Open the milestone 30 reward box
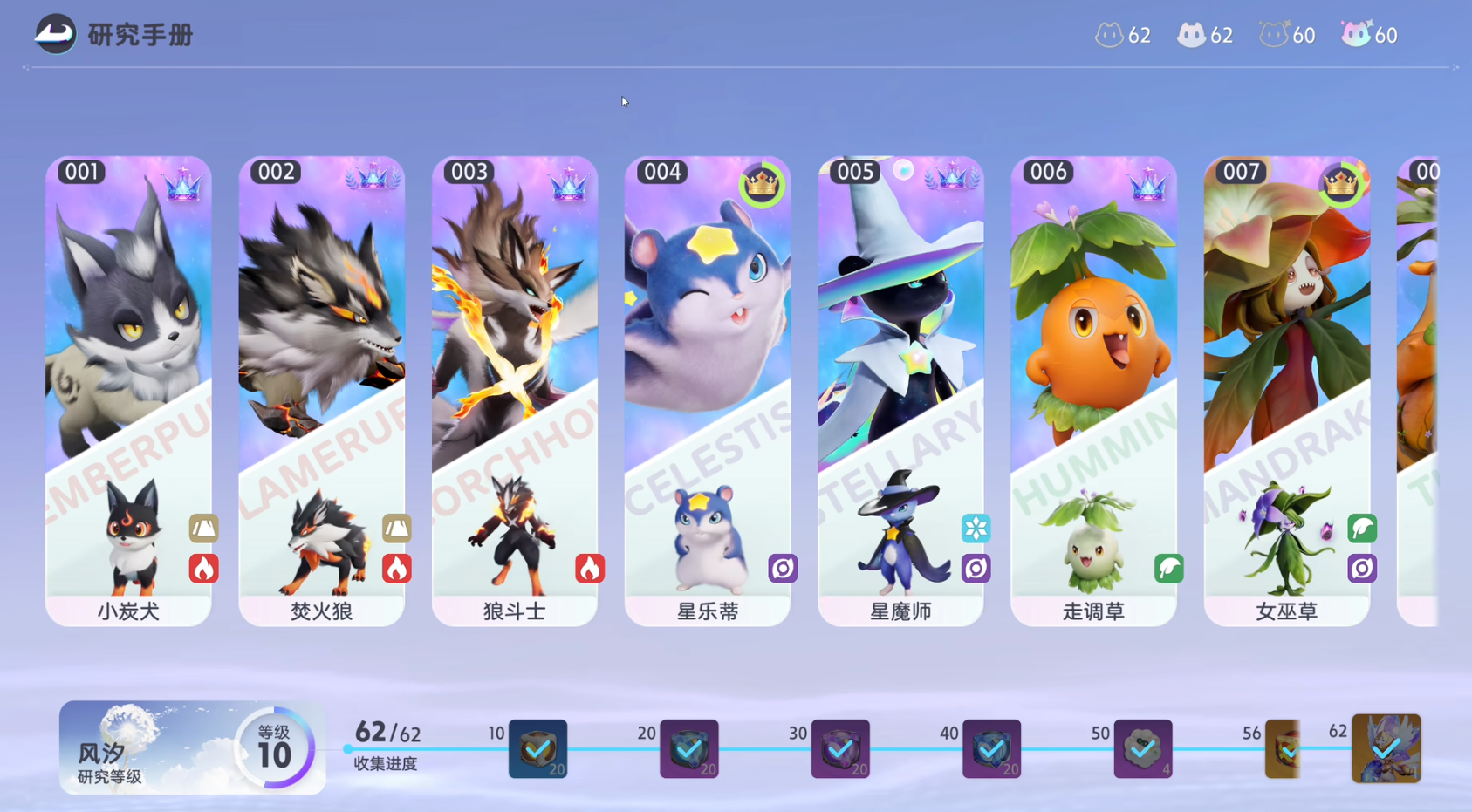This screenshot has width=1472, height=812. click(x=840, y=748)
